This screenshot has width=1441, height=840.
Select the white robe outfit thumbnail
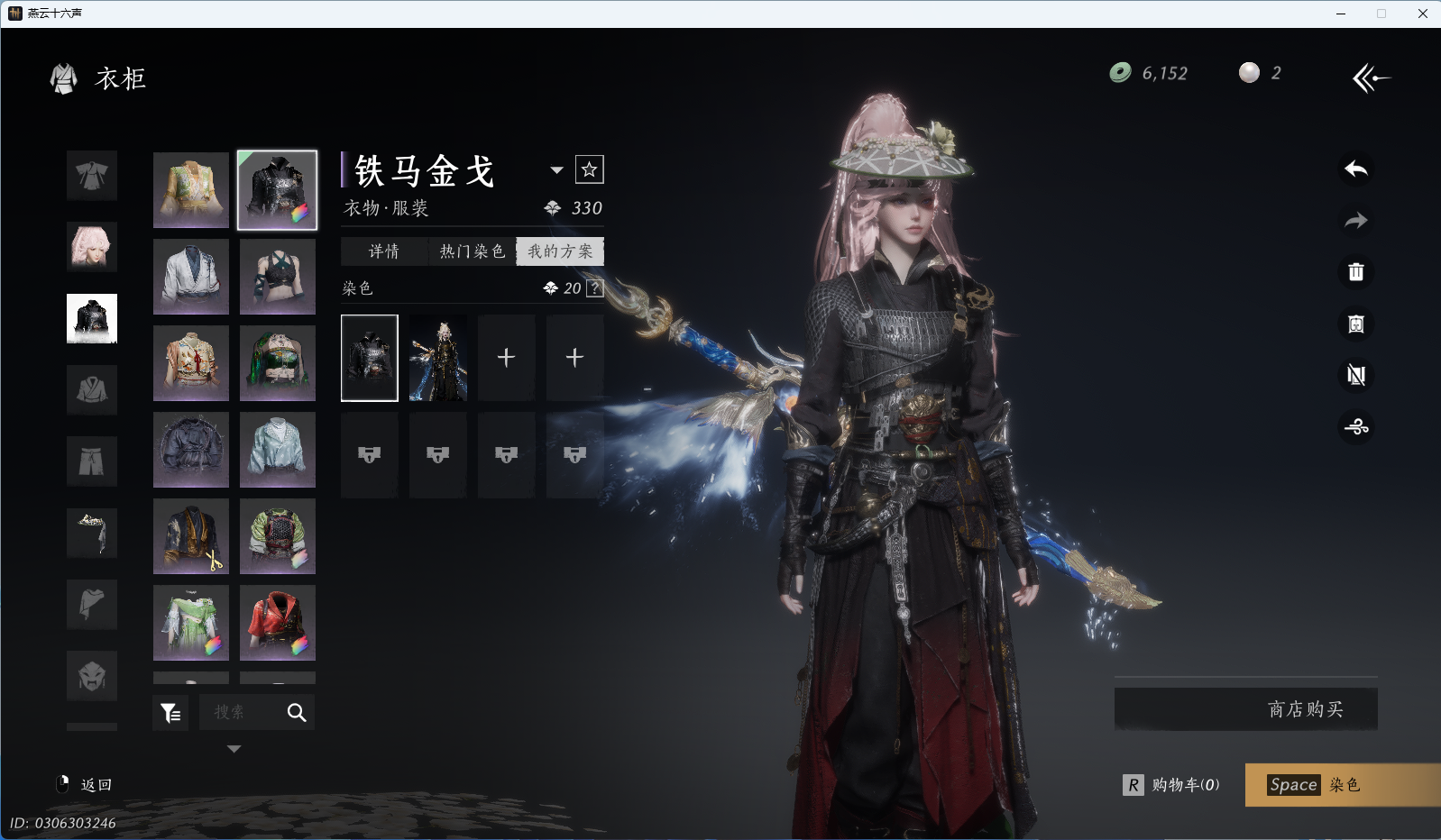191,277
